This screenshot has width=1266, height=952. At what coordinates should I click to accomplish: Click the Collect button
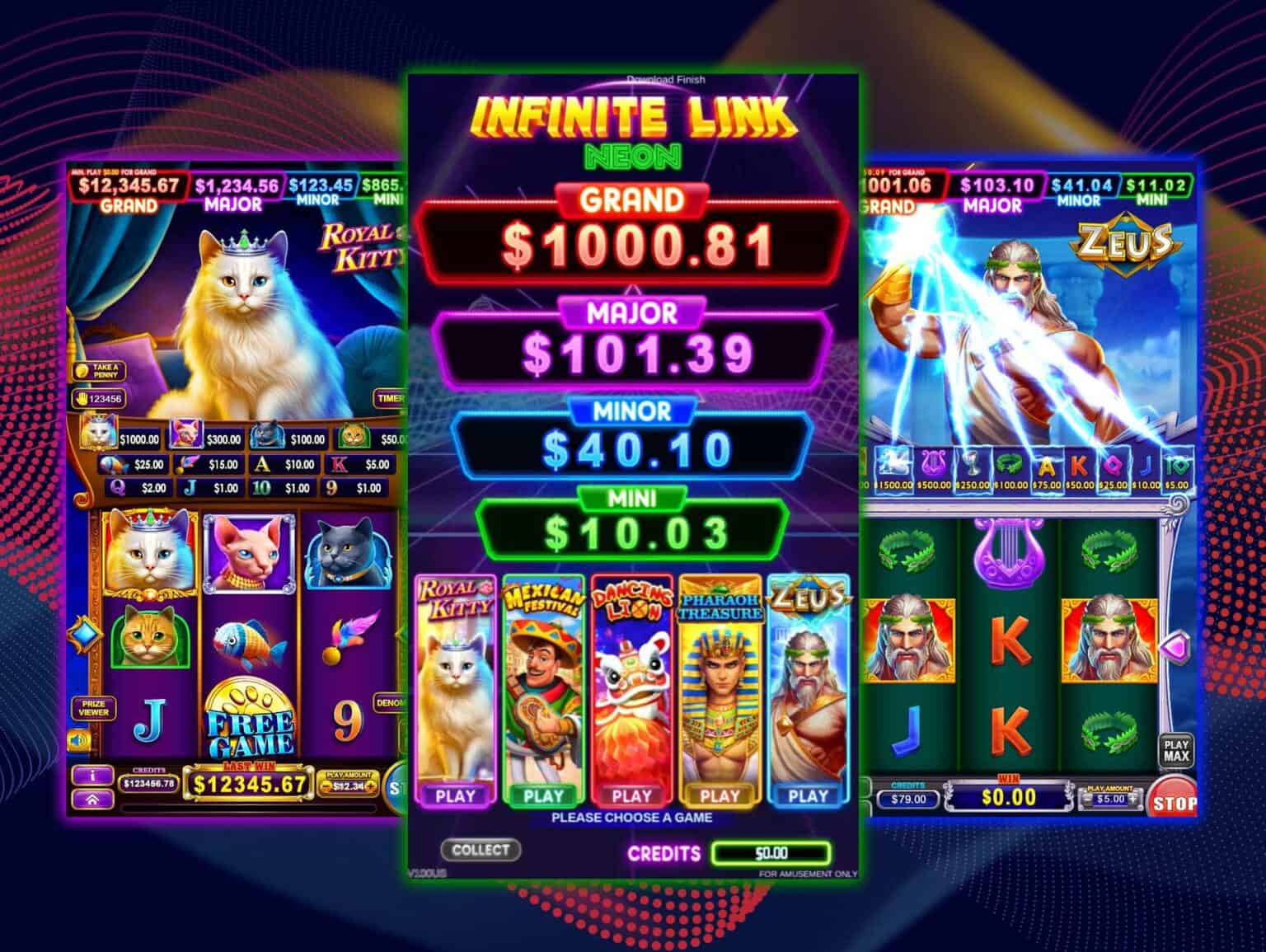(x=481, y=849)
